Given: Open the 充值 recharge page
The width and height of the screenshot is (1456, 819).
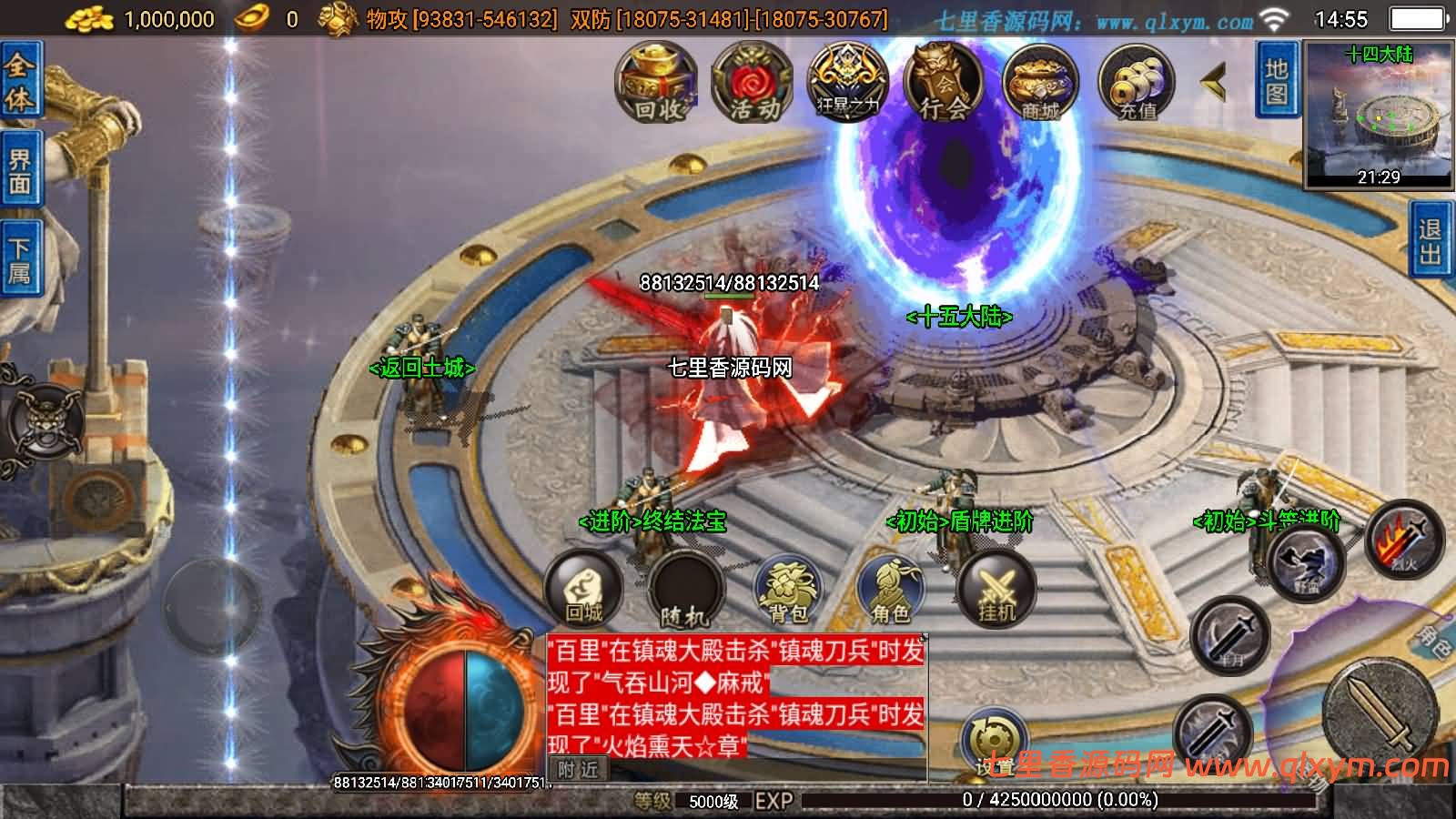Looking at the screenshot, I should 1138,82.
